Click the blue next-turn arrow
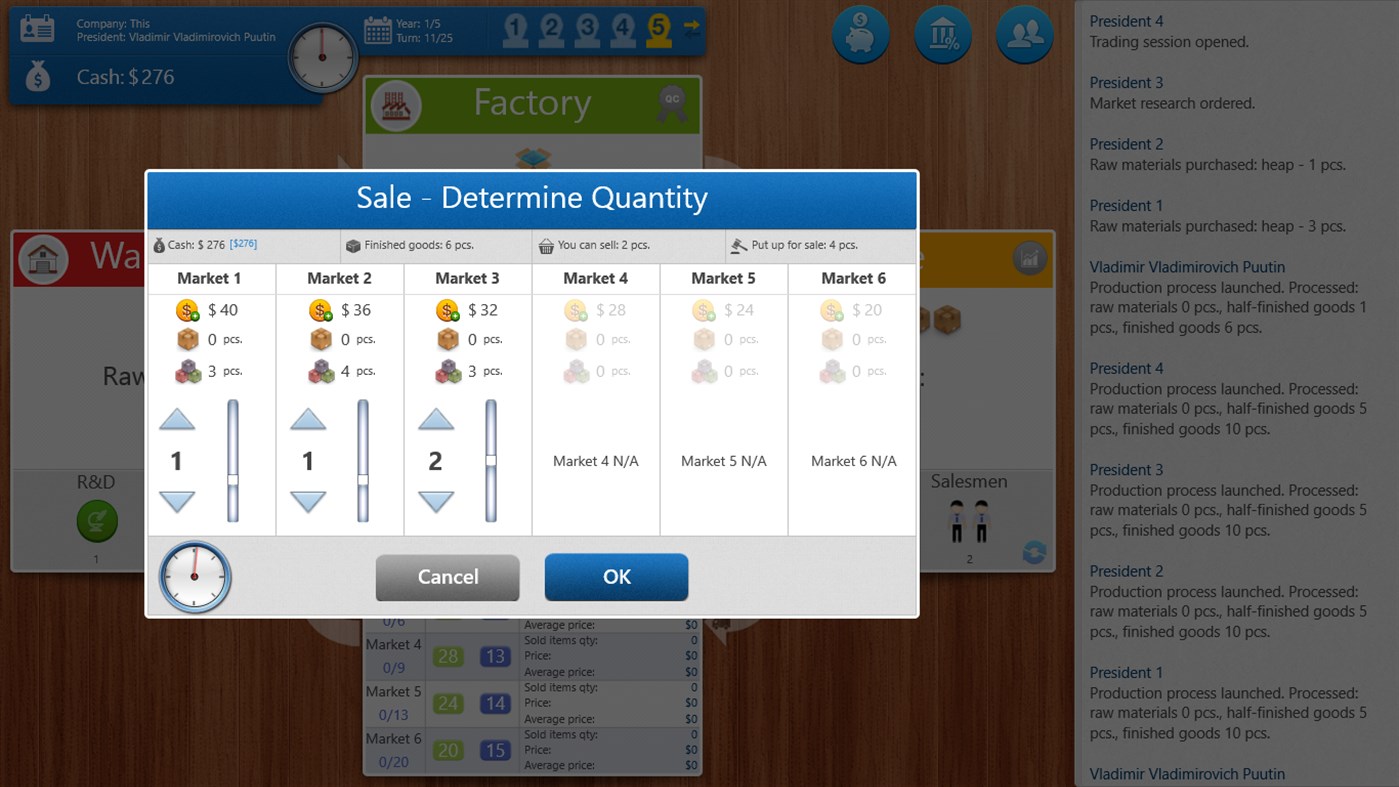Viewport: 1399px width, 787px height. tap(691, 30)
